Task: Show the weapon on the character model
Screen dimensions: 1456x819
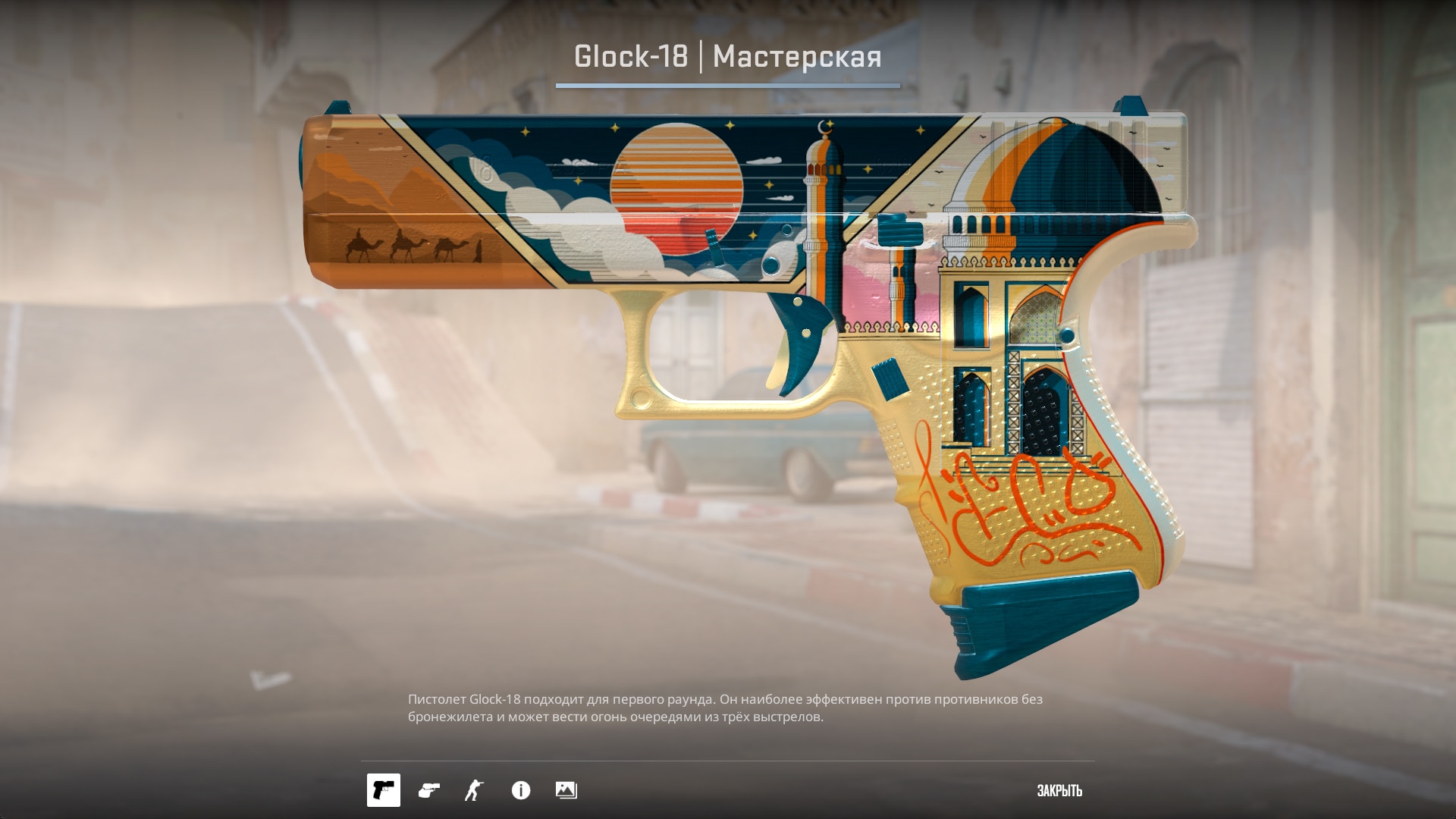Action: point(474,790)
